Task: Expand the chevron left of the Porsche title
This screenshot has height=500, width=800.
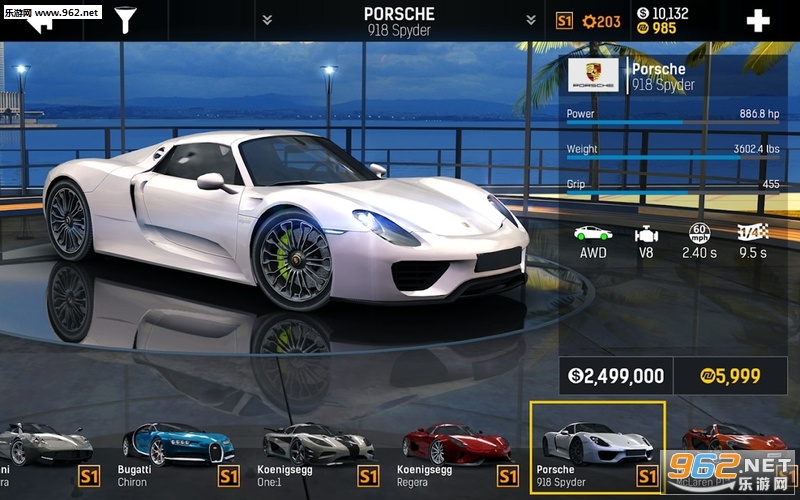Action: (267, 20)
